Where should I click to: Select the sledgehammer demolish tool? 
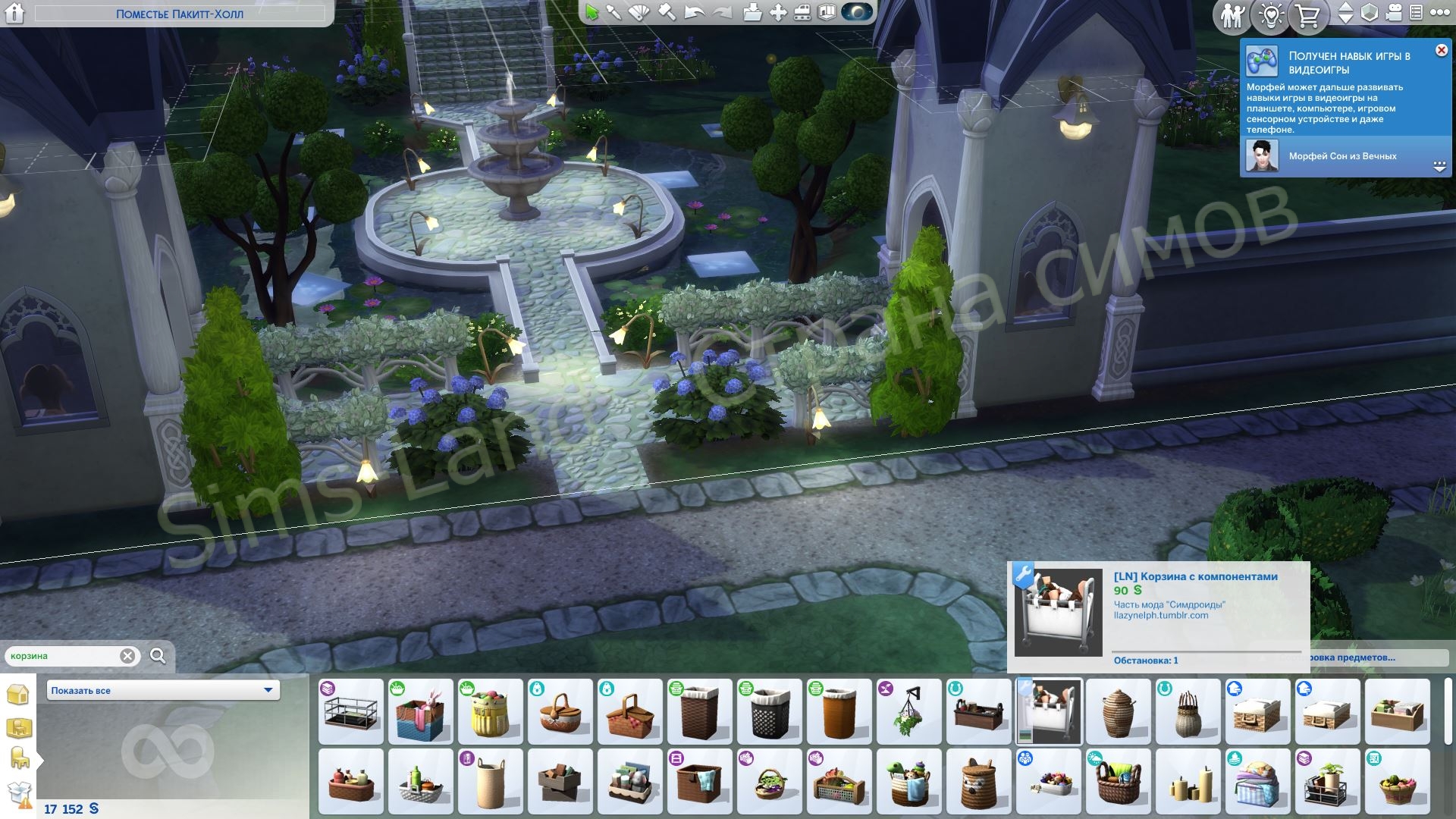click(667, 12)
